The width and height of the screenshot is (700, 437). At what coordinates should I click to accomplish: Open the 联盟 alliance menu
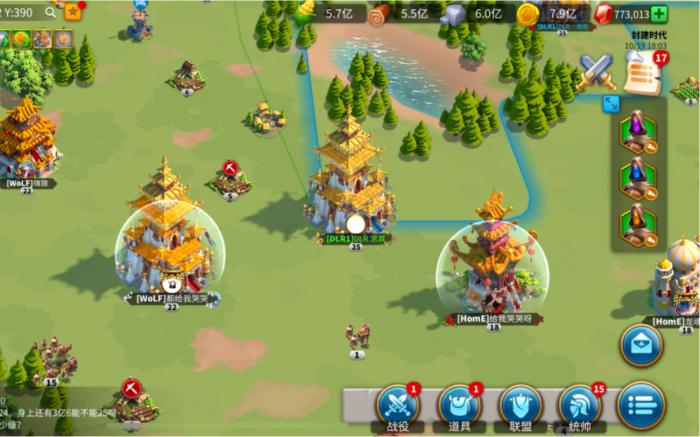[x=519, y=404]
